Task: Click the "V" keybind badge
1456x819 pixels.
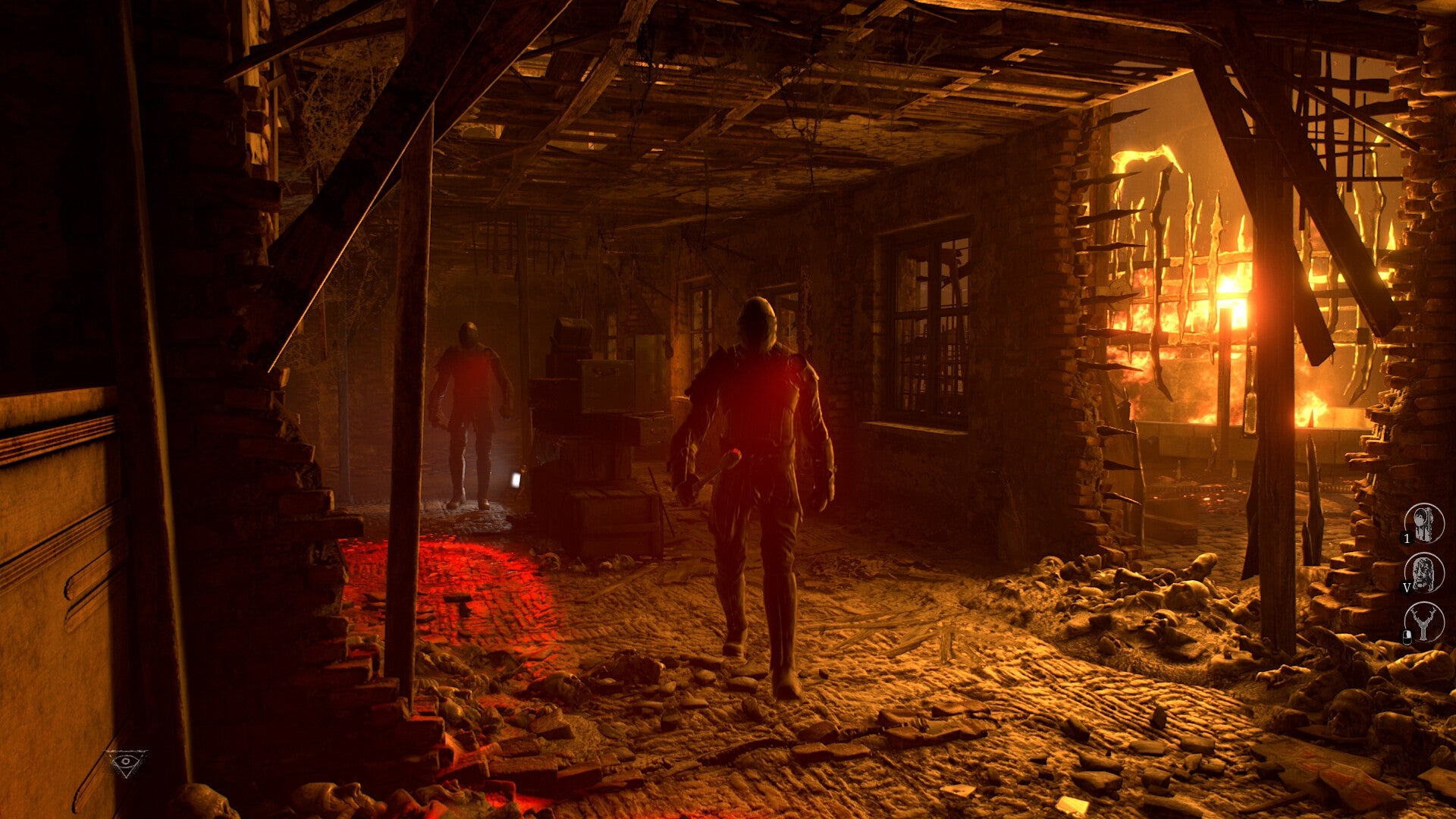Action: [1407, 587]
